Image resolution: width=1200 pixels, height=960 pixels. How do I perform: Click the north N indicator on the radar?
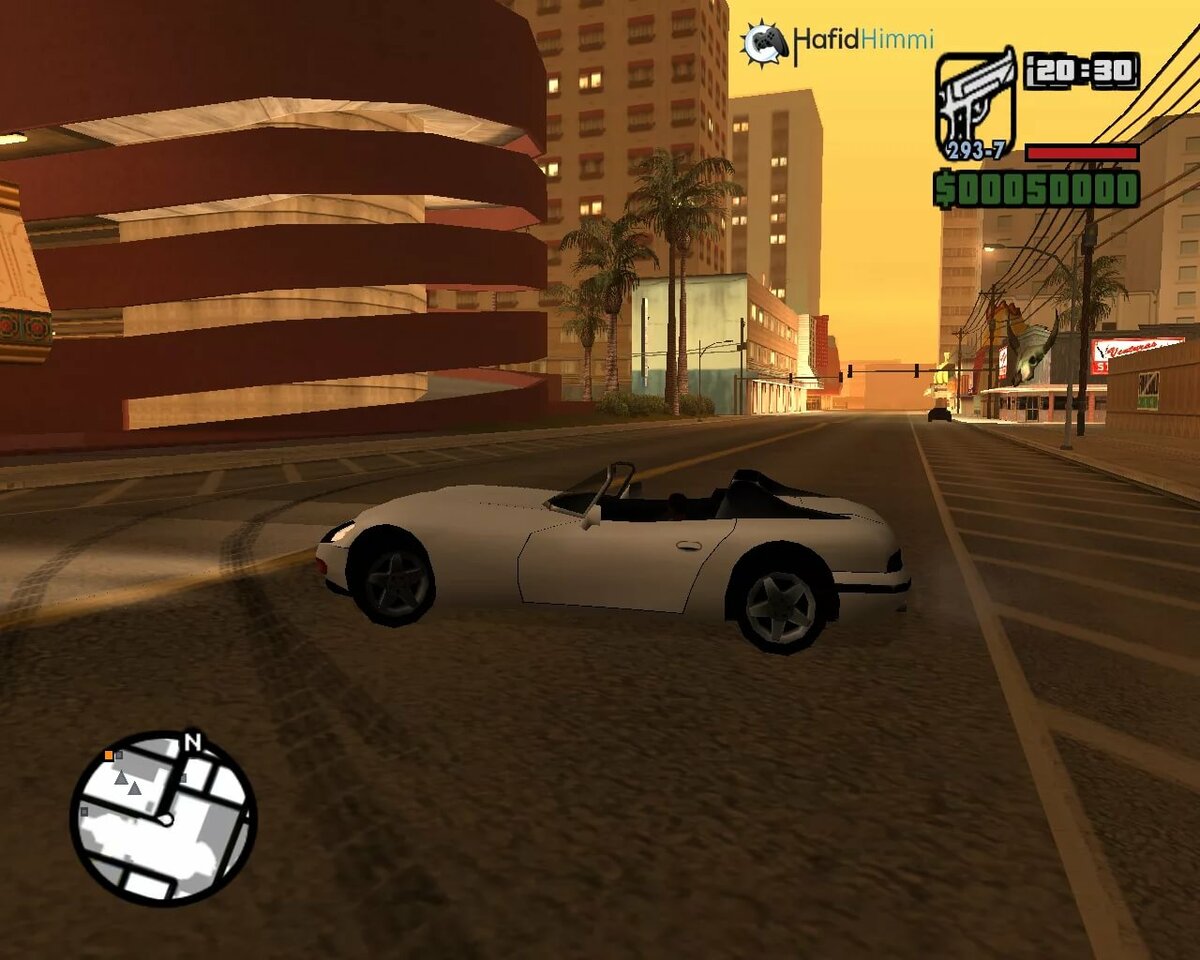[193, 742]
